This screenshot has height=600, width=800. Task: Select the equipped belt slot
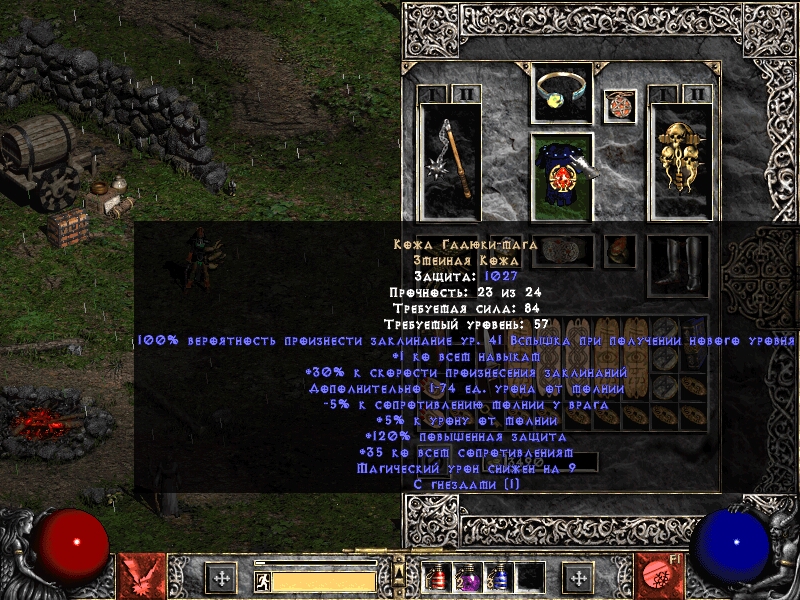click(562, 250)
